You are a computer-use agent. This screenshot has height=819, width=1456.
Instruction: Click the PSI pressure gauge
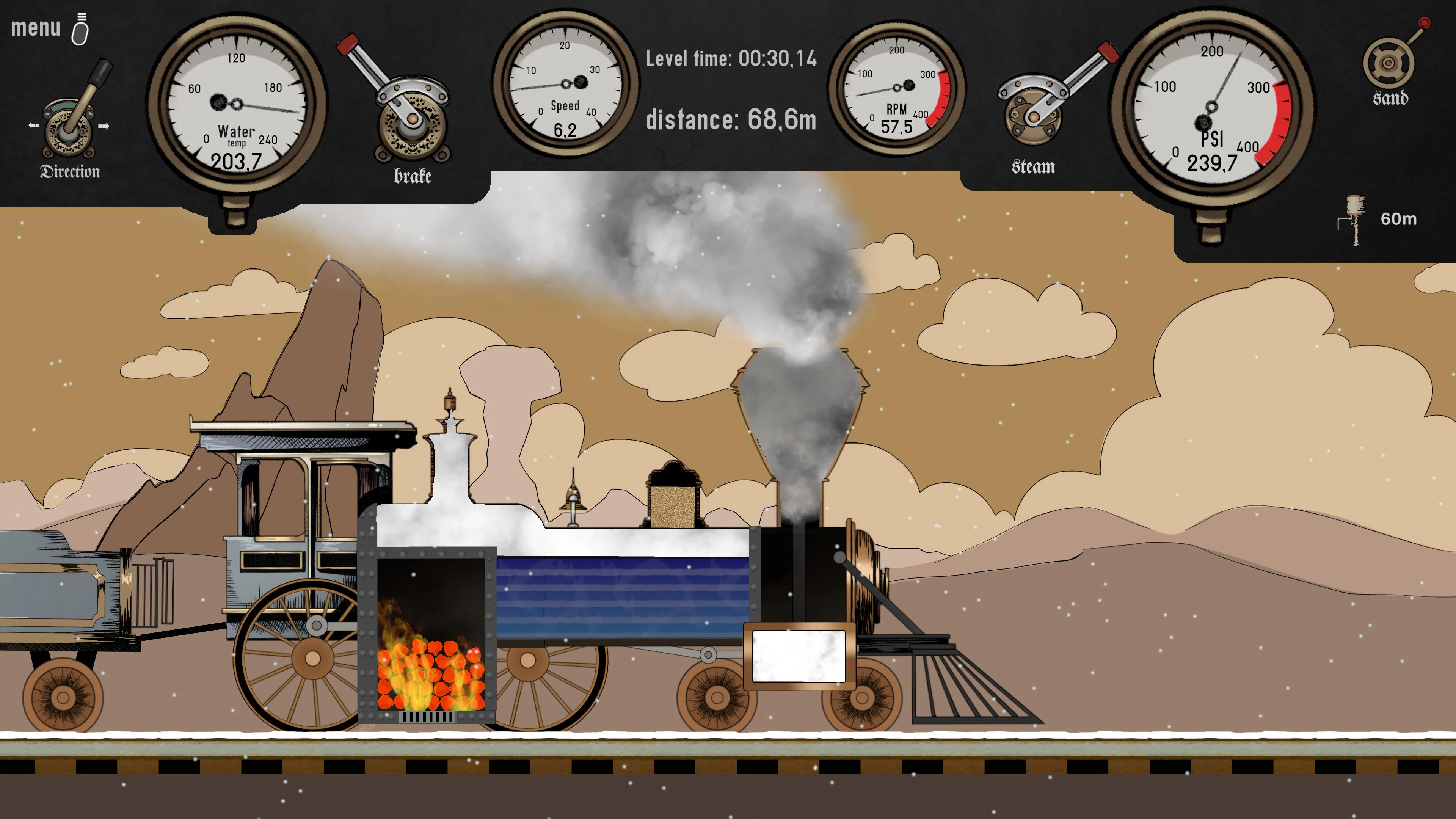tap(1213, 107)
